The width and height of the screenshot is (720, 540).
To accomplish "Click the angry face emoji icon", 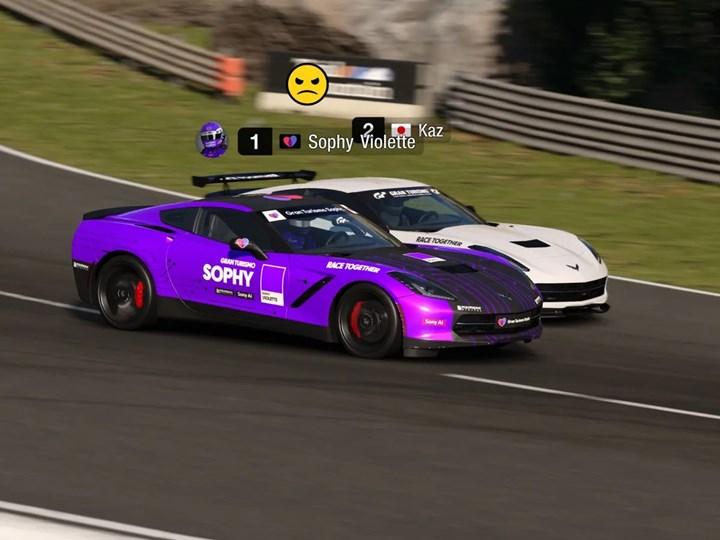I will tap(308, 84).
